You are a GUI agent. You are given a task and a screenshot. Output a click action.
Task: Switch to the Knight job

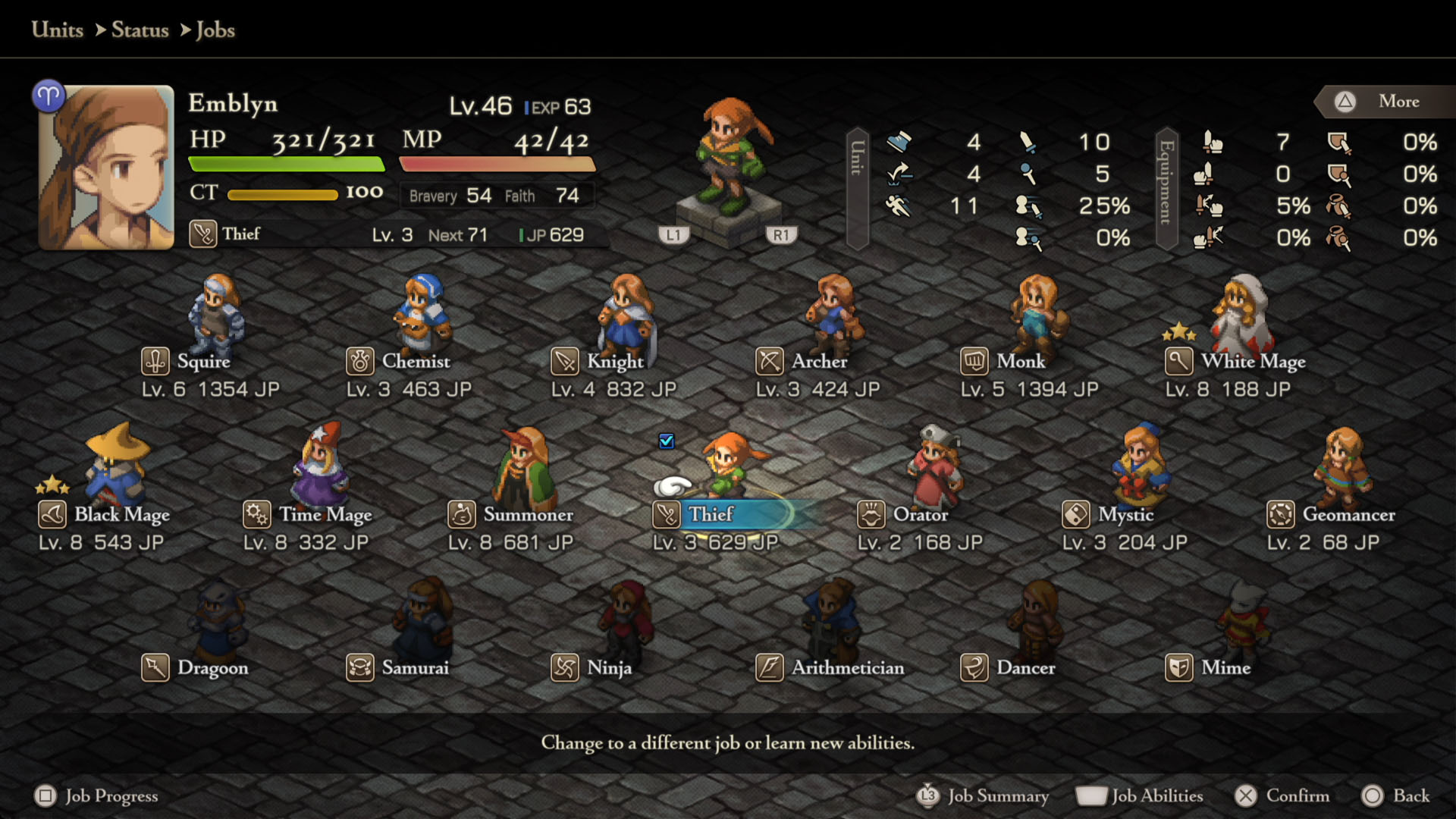pyautogui.click(x=615, y=362)
